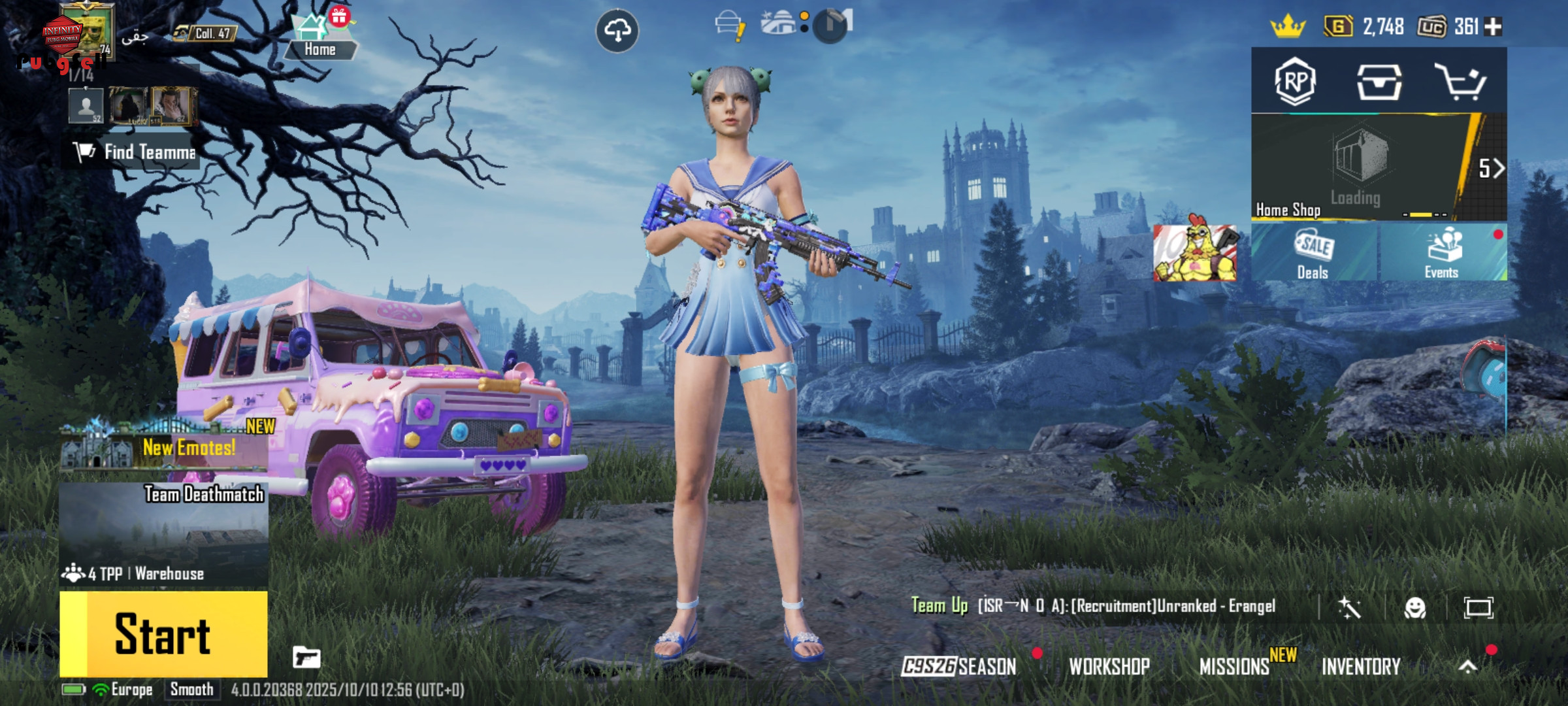The width and height of the screenshot is (1568, 706).
Task: Open the Team Deathmatch mode selector
Action: (x=163, y=533)
